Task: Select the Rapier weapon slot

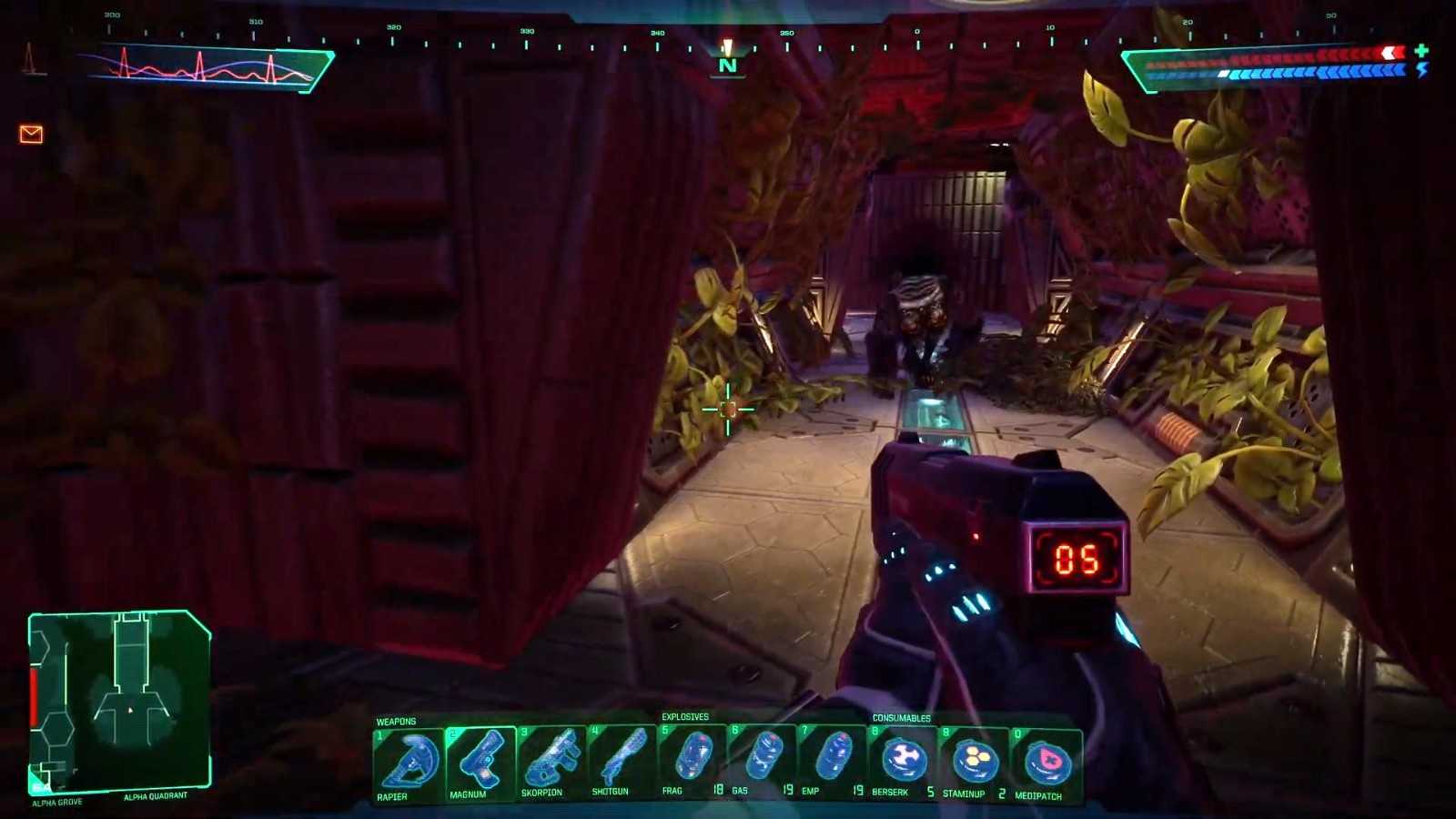Action: (409, 763)
